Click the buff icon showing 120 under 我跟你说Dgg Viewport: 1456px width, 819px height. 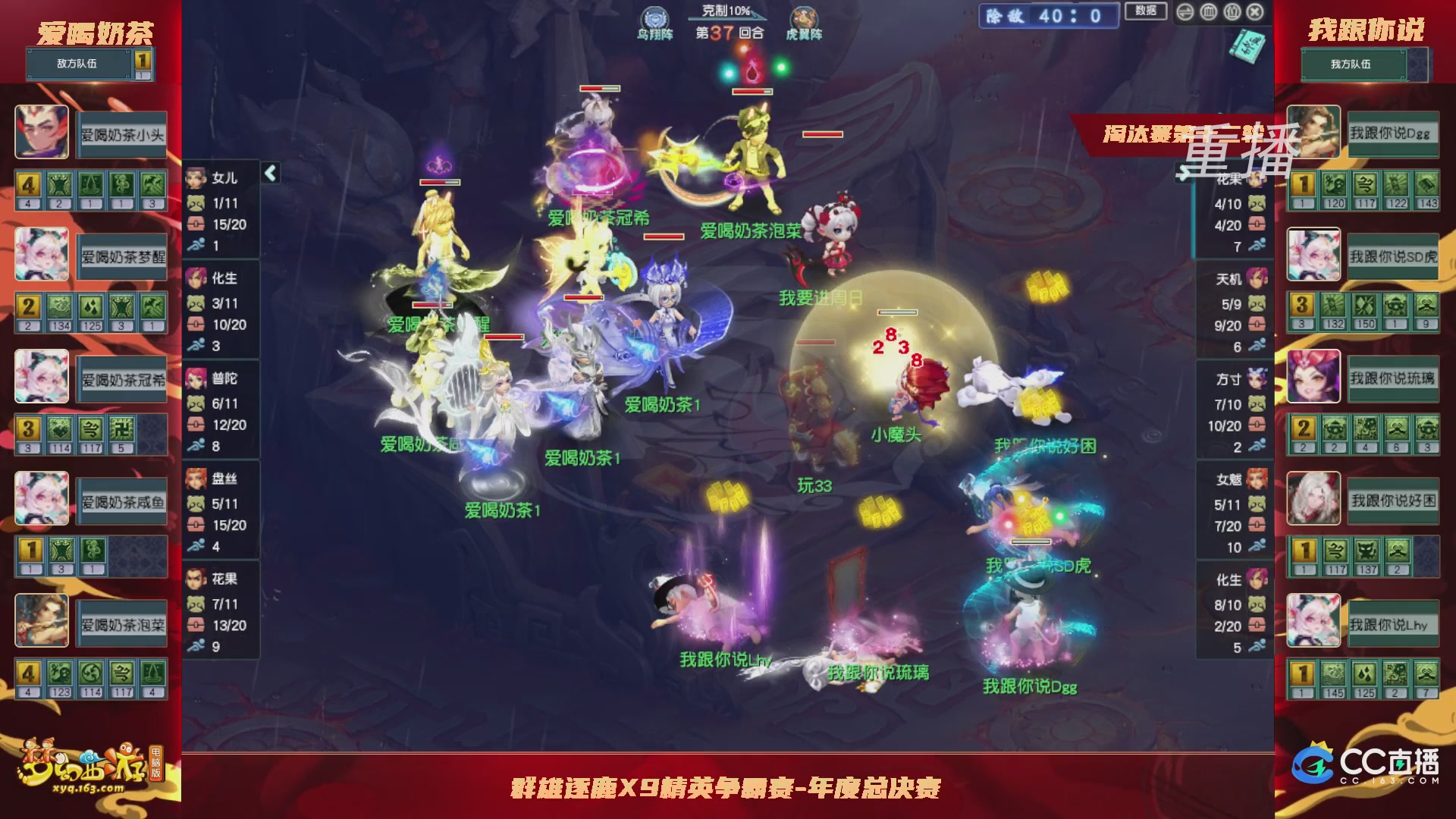(x=1334, y=184)
